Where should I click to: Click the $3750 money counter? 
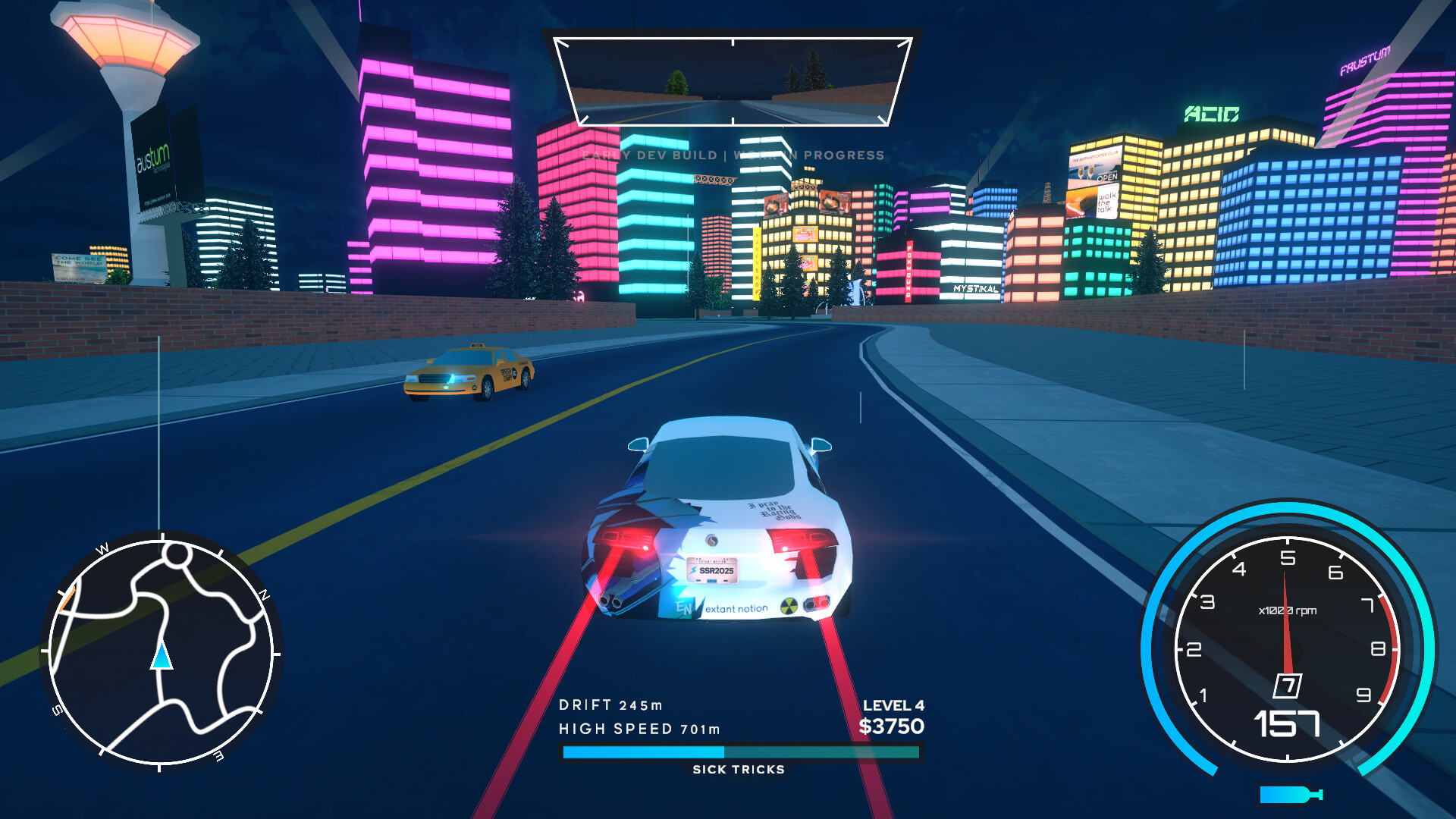click(x=893, y=728)
